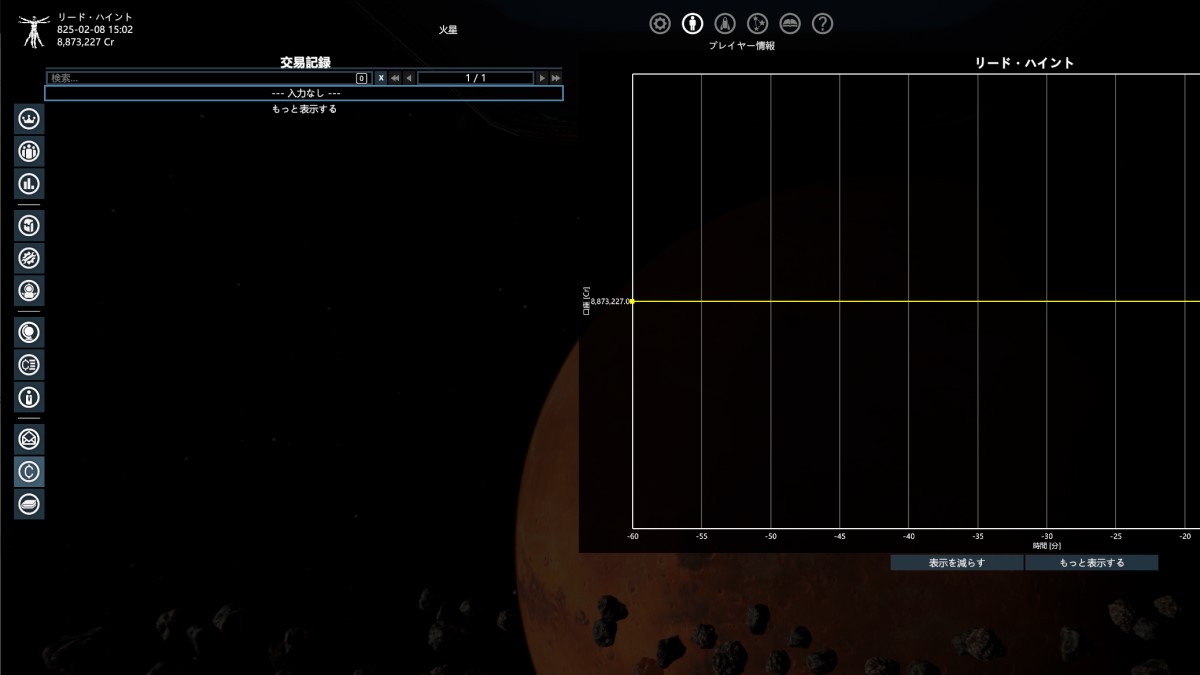Open the crown empire sidebar tab
Image resolution: width=1200 pixels, height=675 pixels.
(x=29, y=119)
